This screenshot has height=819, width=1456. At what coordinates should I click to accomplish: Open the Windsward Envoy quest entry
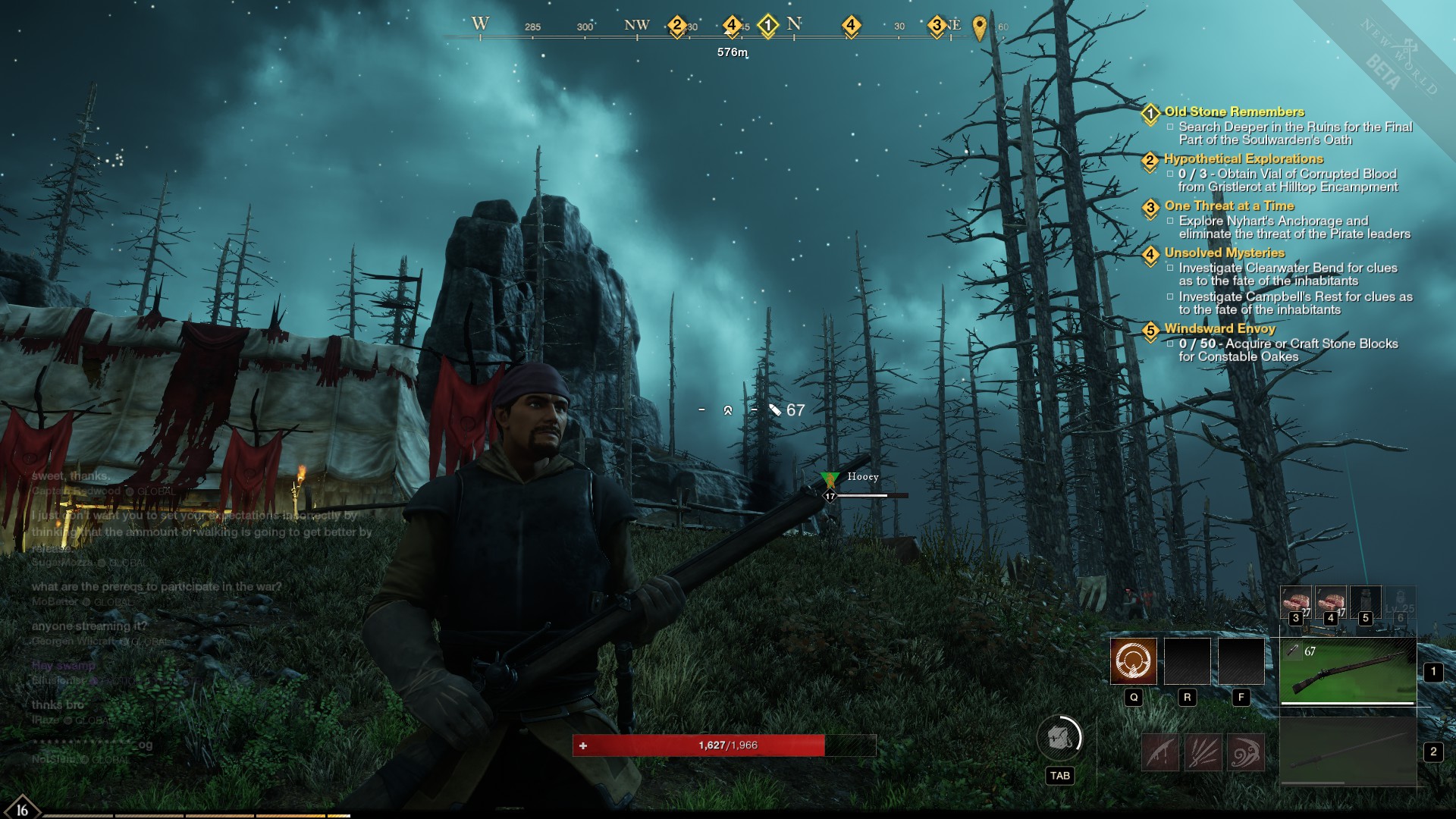point(1219,328)
